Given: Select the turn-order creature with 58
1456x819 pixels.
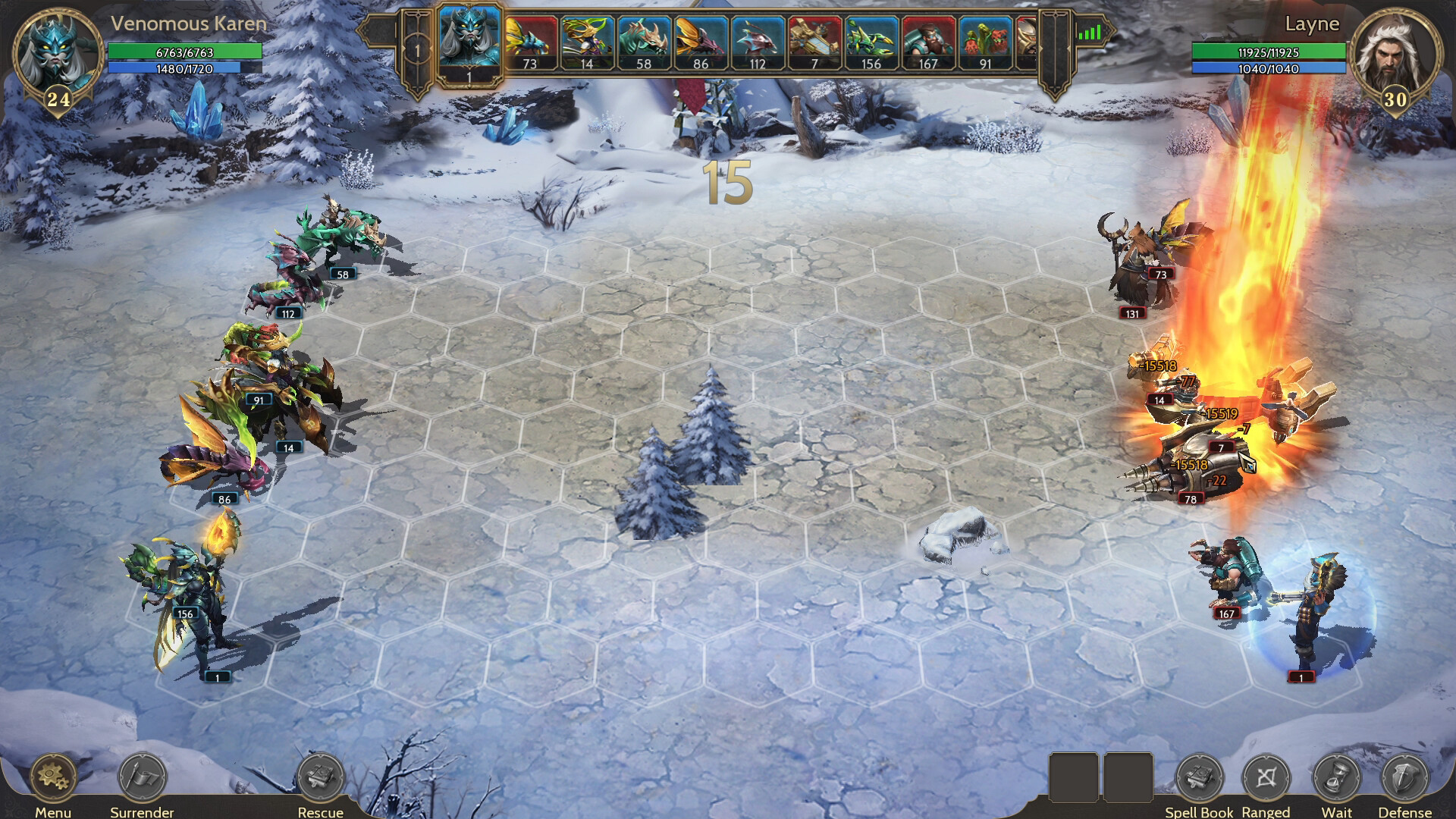Looking at the screenshot, I should (x=644, y=43).
